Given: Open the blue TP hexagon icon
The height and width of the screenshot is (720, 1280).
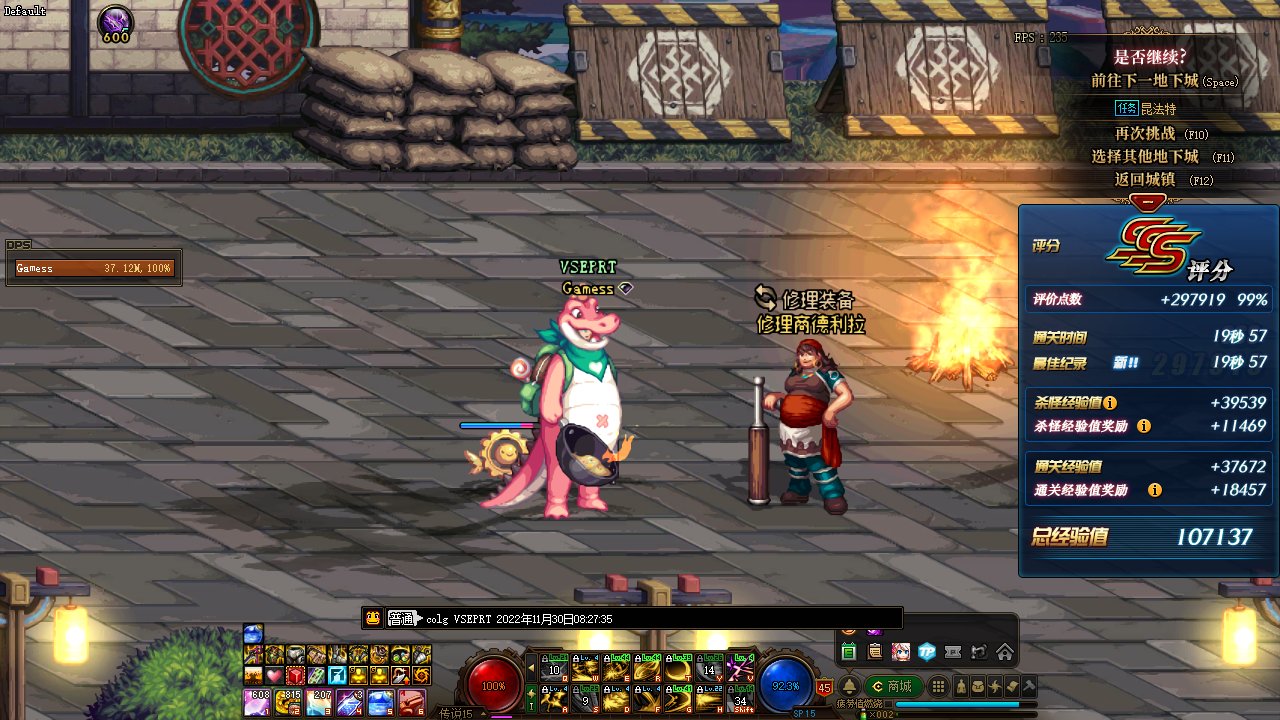Looking at the screenshot, I should 927,652.
